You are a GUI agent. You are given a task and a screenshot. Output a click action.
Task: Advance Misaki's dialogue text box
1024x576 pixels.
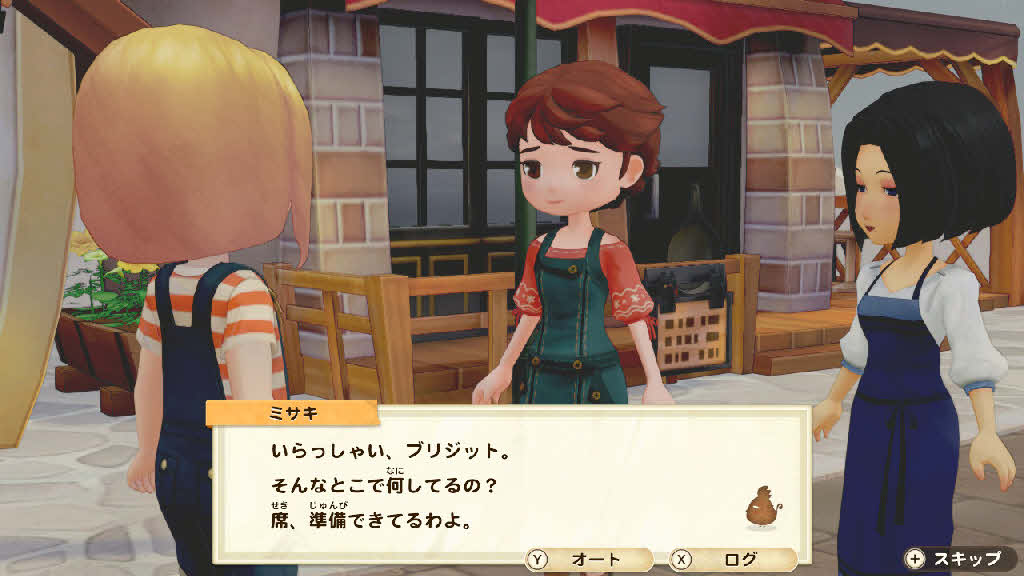pos(507,480)
